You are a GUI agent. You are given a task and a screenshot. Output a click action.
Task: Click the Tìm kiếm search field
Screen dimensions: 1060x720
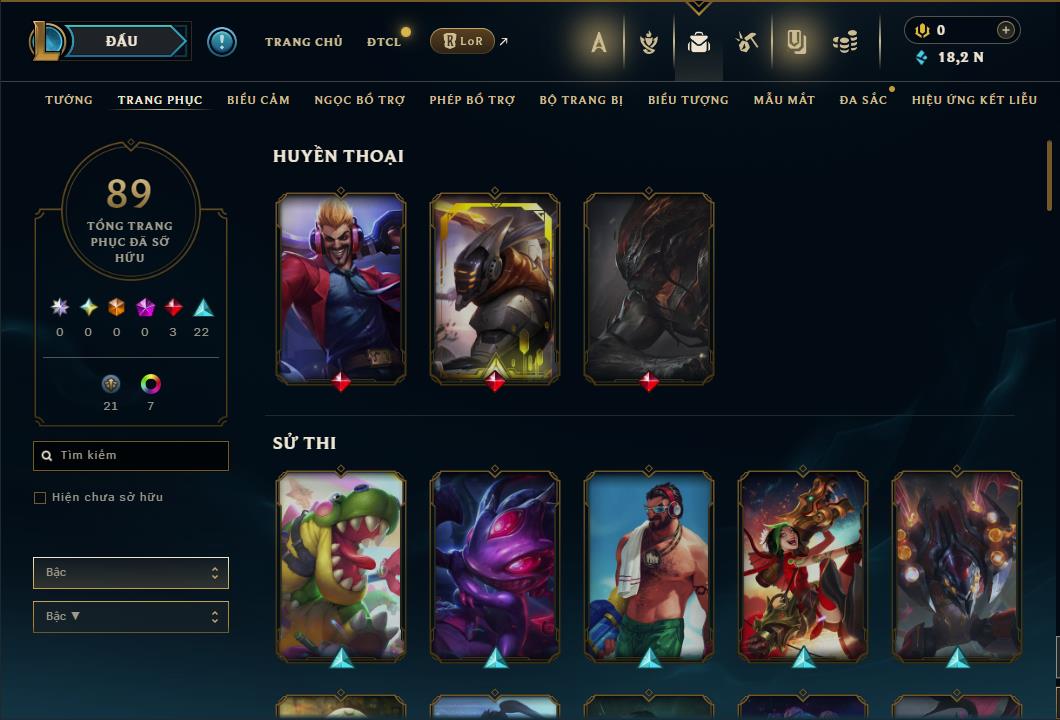[131, 456]
